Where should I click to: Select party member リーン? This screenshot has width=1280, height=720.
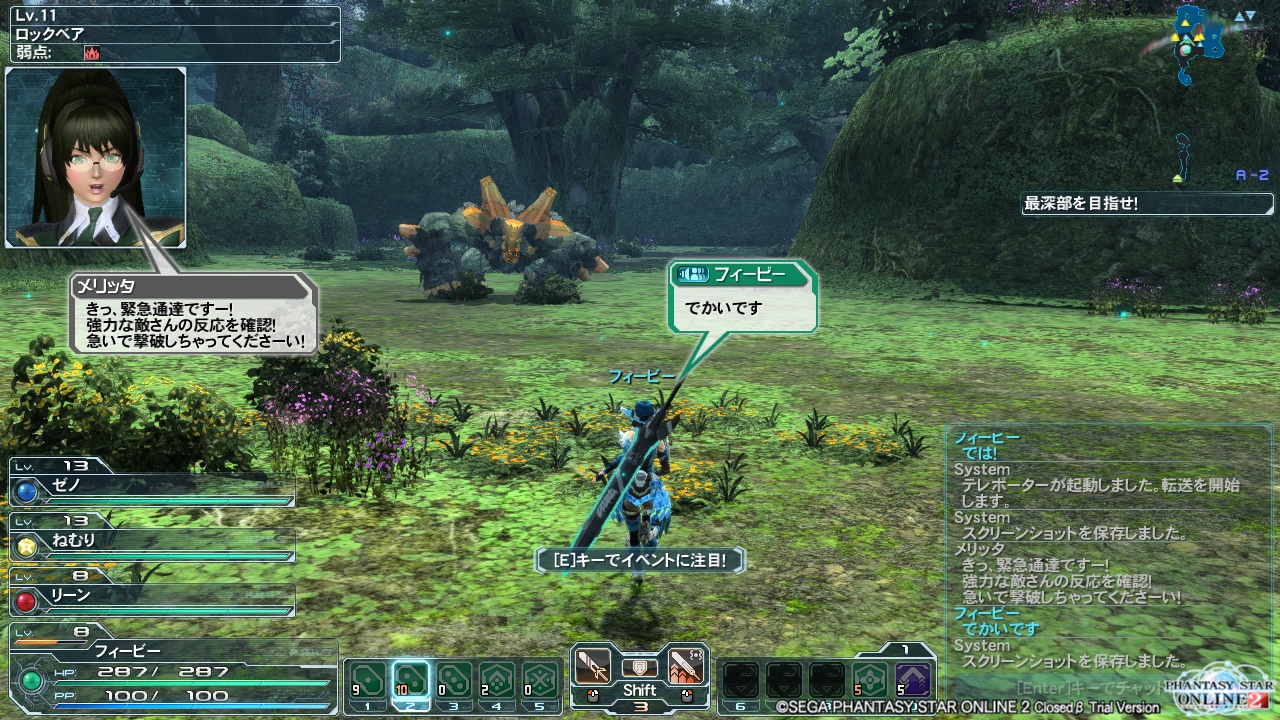[152, 596]
